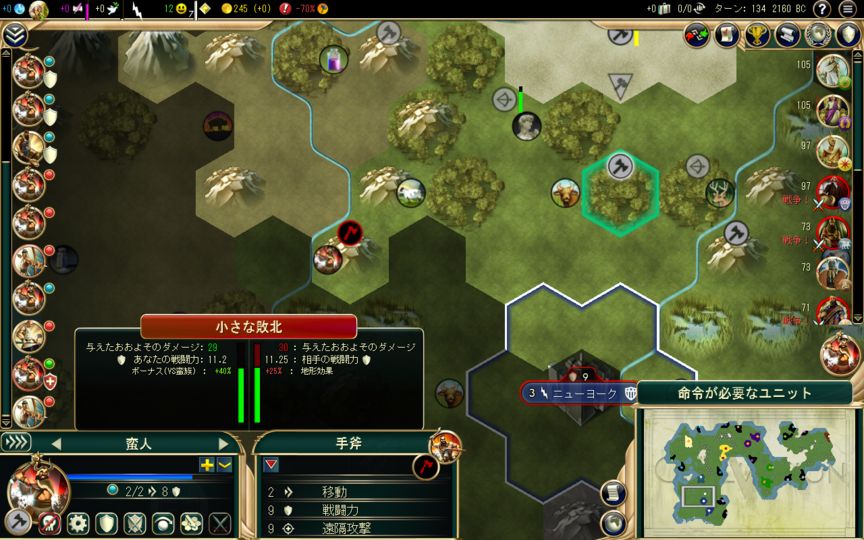Open the red triangle dropdown in 手斧 panel

(271, 465)
